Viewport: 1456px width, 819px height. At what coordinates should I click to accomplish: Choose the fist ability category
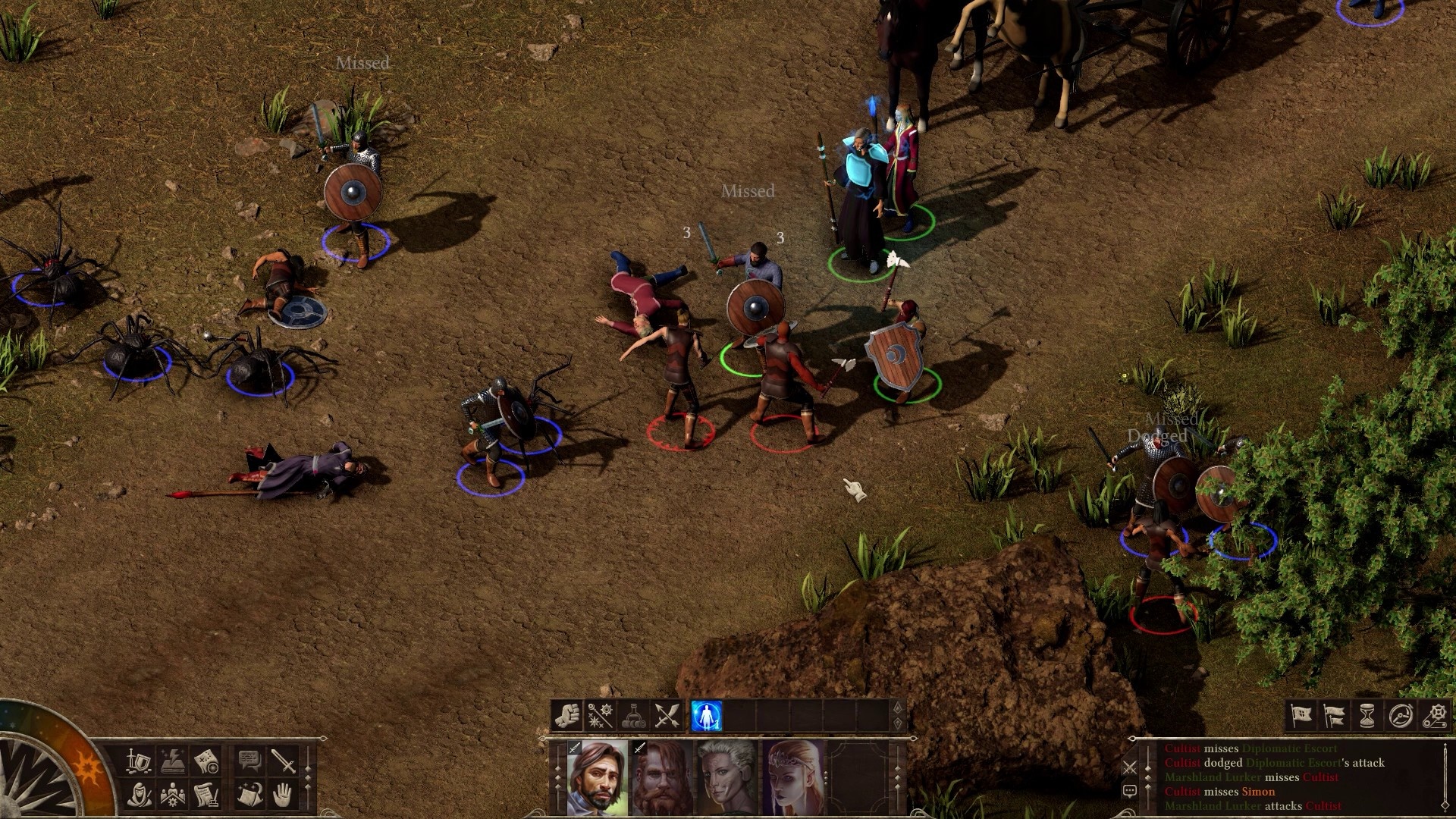pos(566,716)
